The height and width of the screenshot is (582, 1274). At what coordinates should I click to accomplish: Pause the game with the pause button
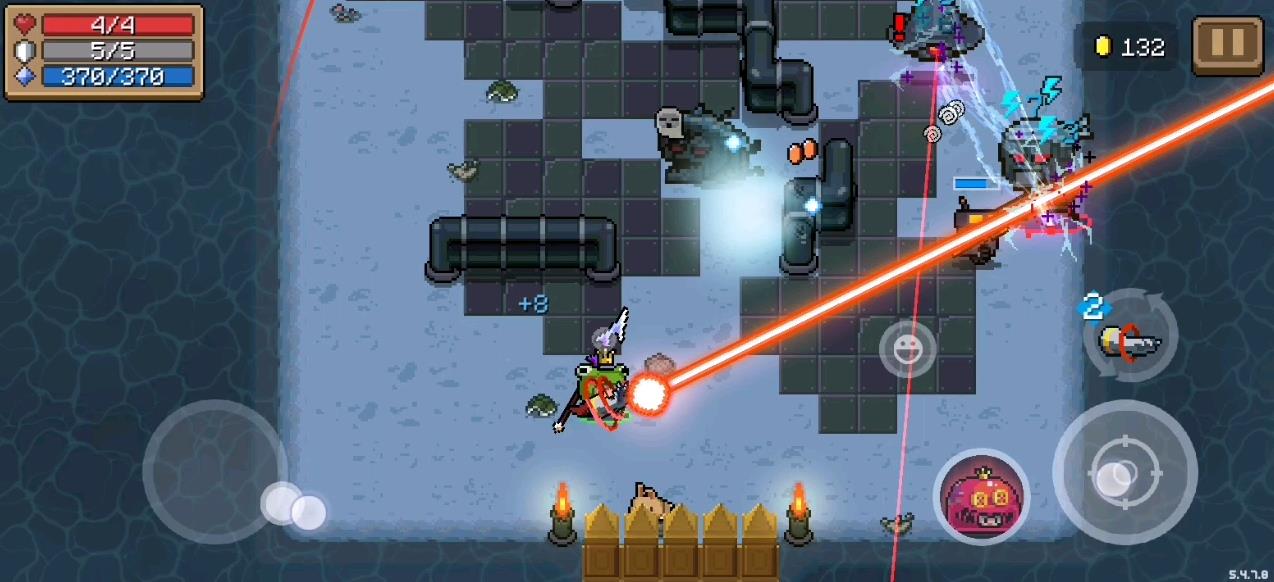tap(1227, 44)
